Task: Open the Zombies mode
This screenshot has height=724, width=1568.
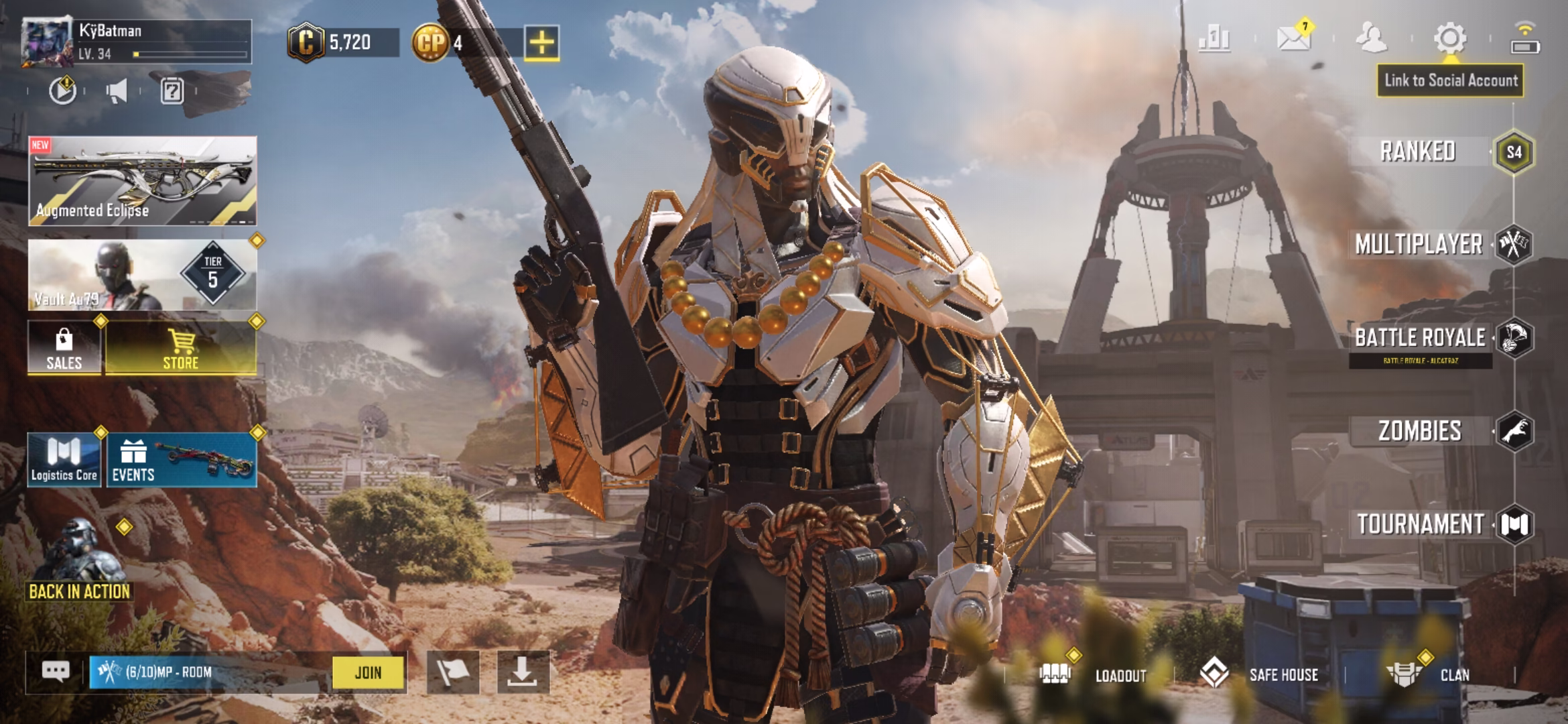Action: pyautogui.click(x=1420, y=431)
